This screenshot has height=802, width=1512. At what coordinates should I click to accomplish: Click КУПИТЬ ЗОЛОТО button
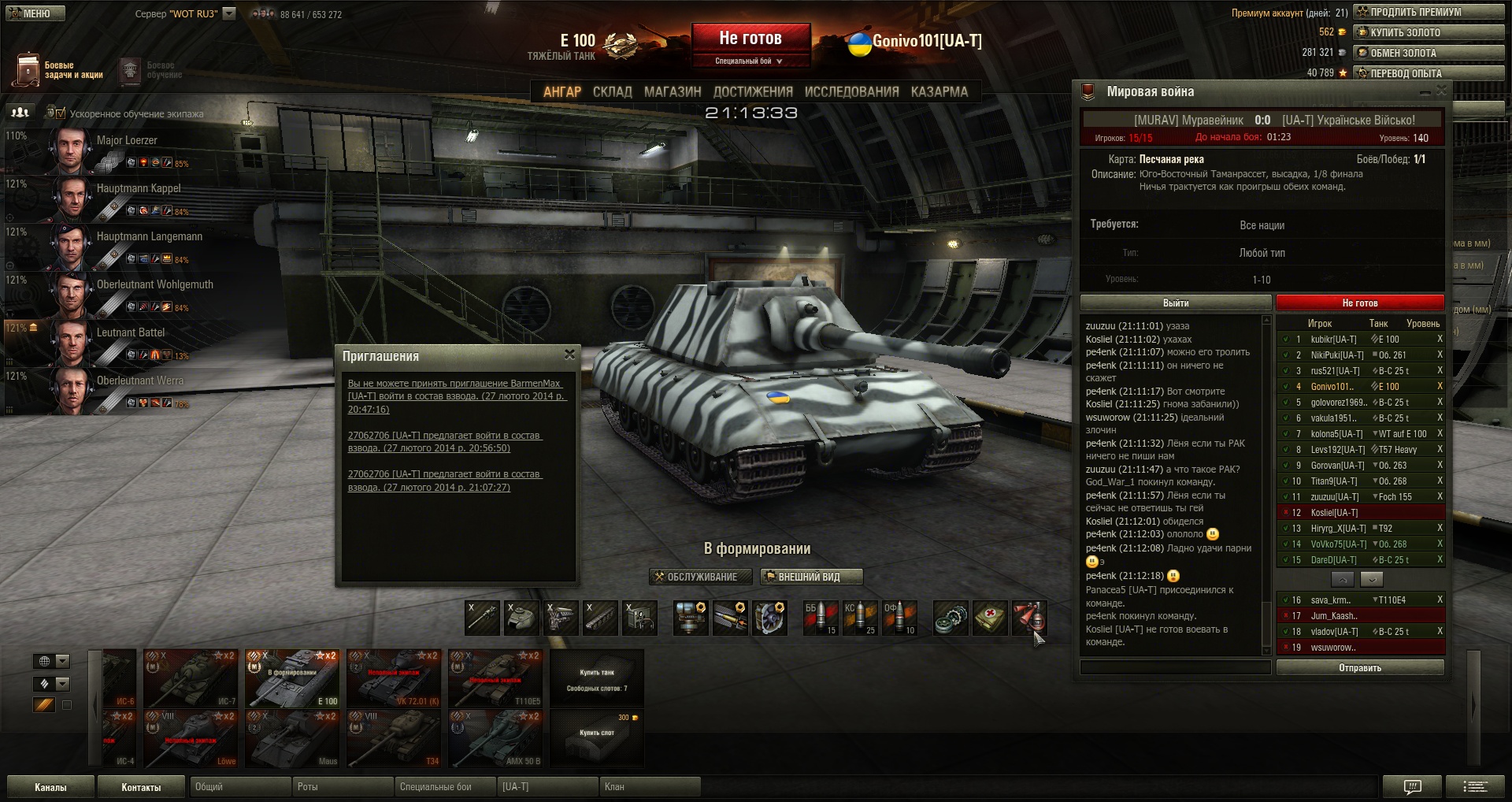point(1429,32)
